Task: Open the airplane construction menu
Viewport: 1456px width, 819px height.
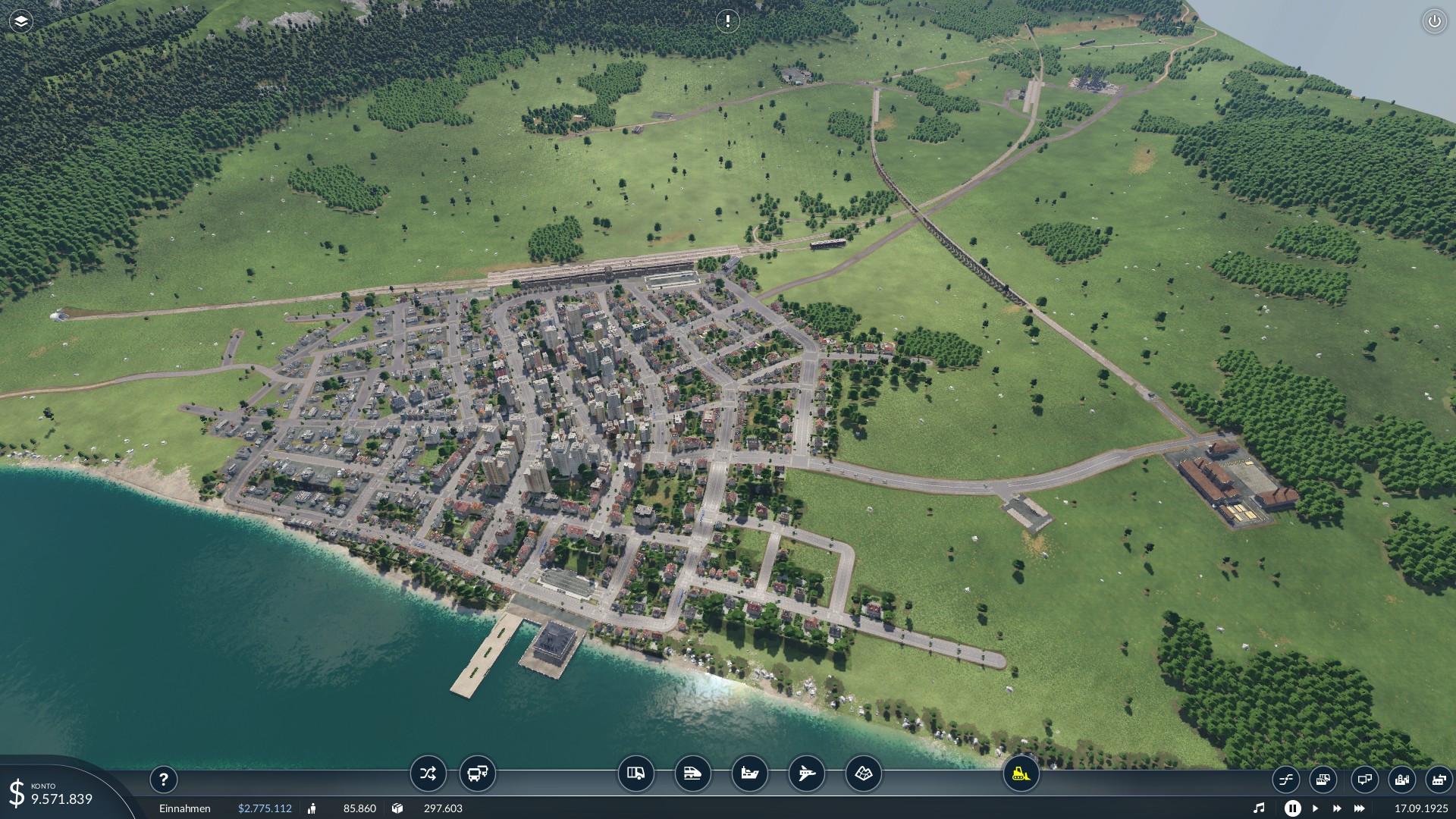Action: click(807, 773)
